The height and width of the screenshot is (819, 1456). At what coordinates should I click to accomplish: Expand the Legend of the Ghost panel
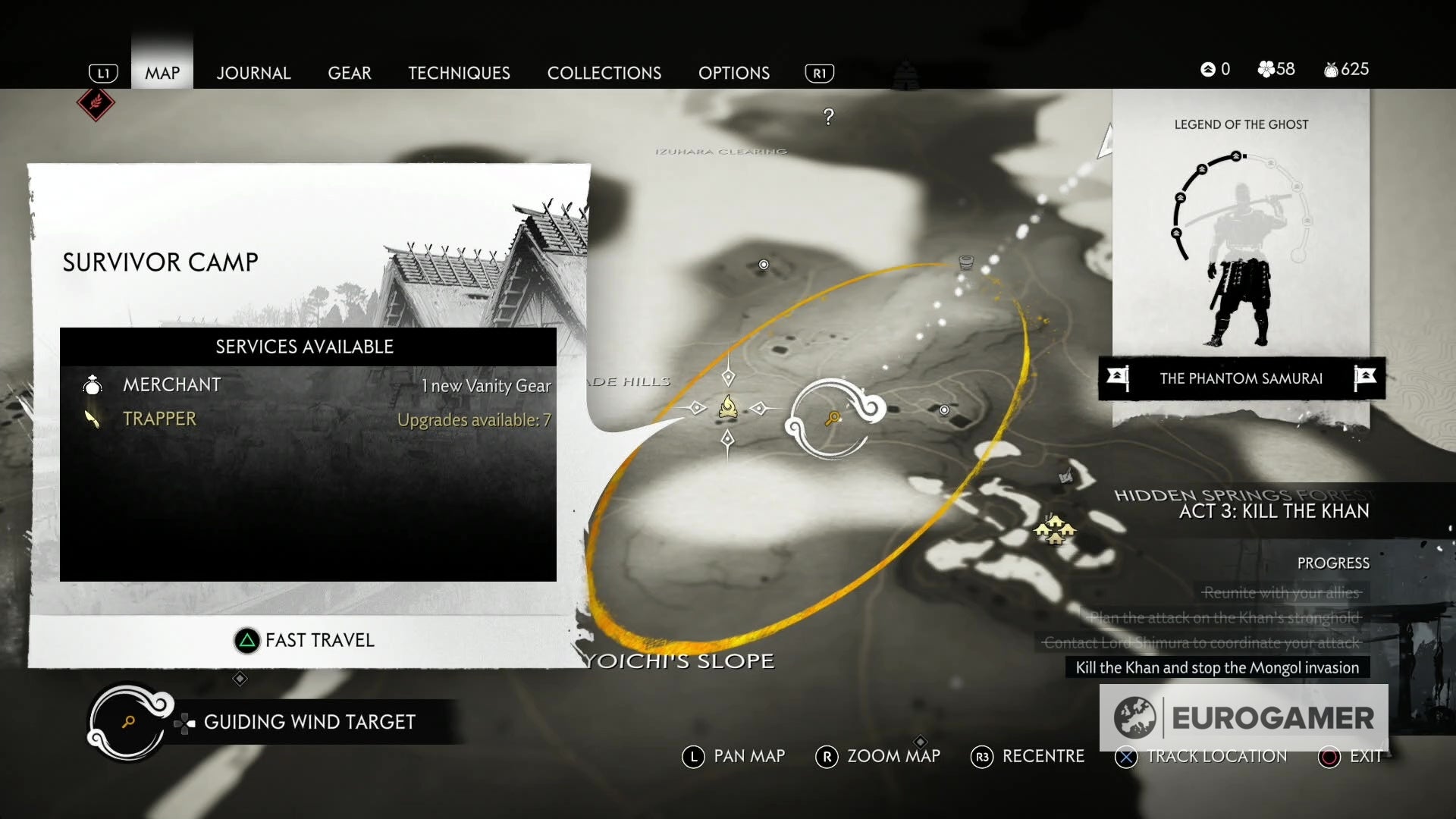[1241, 124]
